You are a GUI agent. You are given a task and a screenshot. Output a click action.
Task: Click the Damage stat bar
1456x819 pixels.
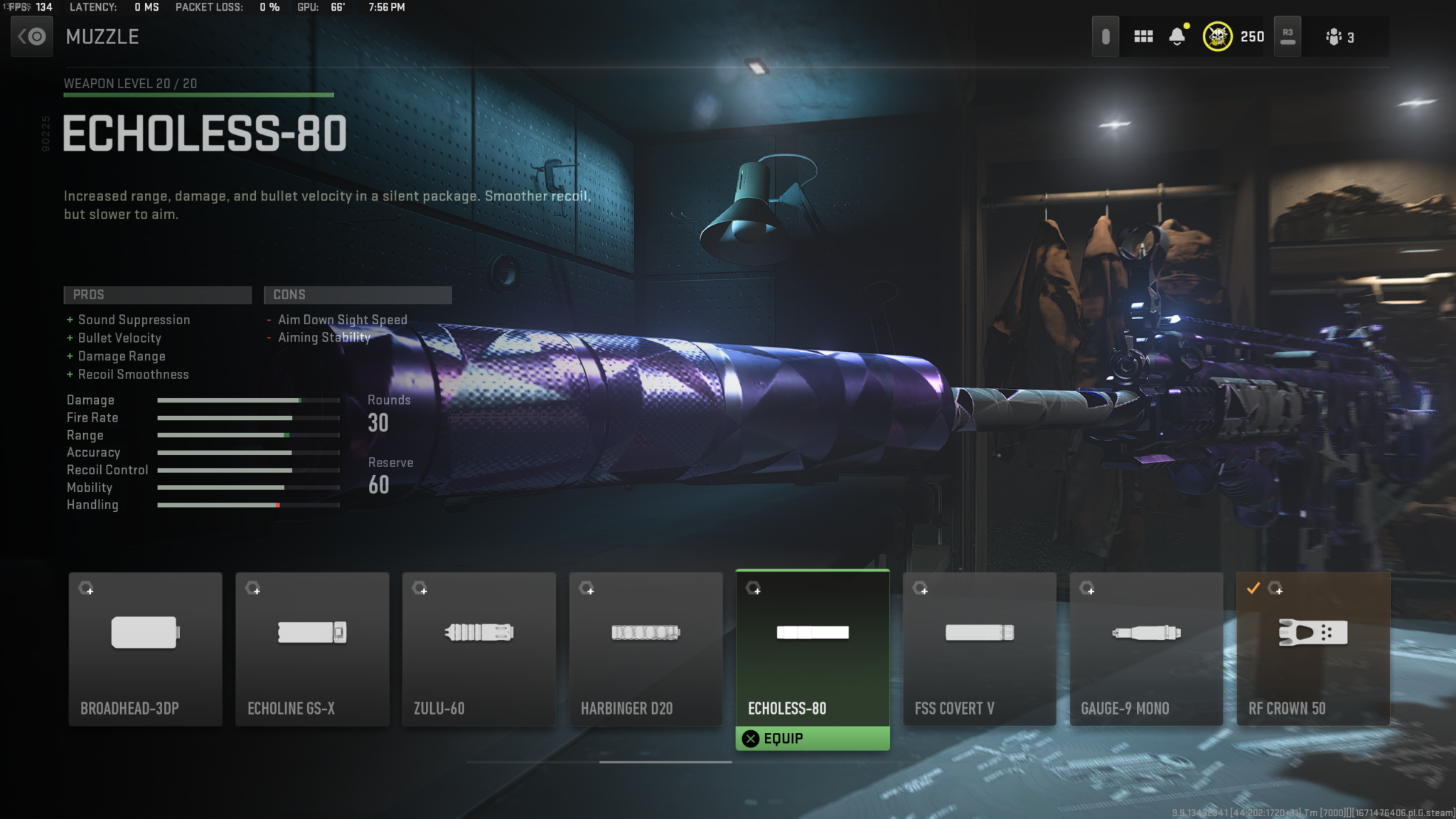[x=247, y=400]
